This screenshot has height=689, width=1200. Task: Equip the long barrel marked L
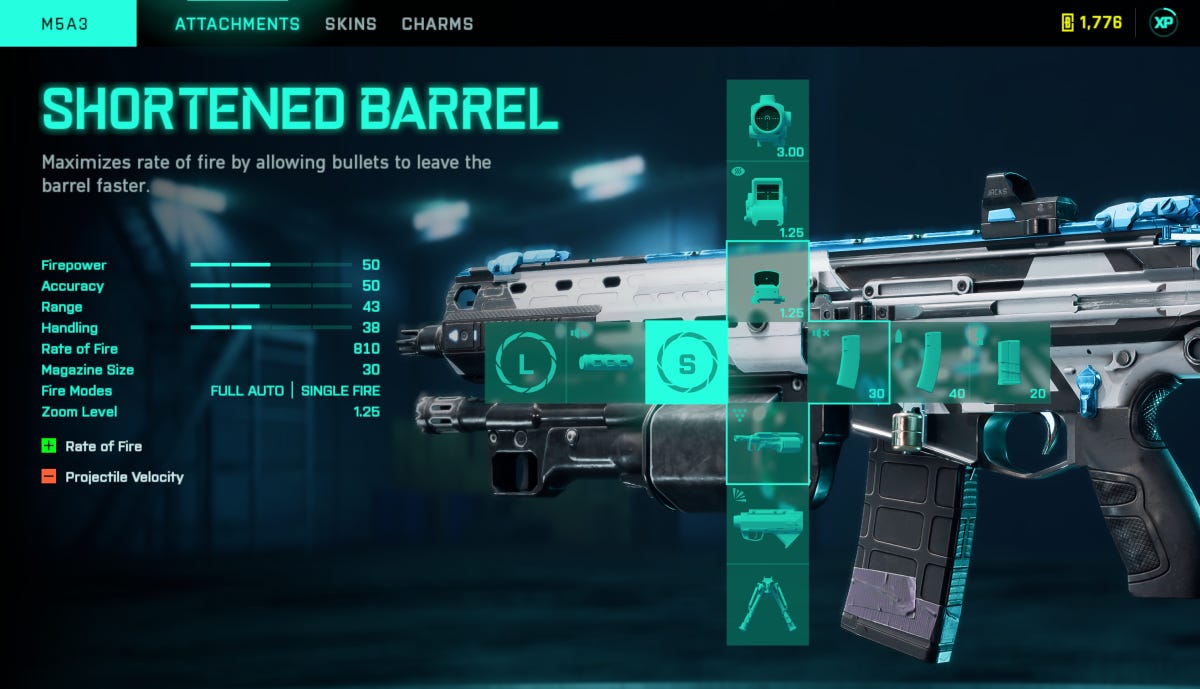[x=526, y=362]
